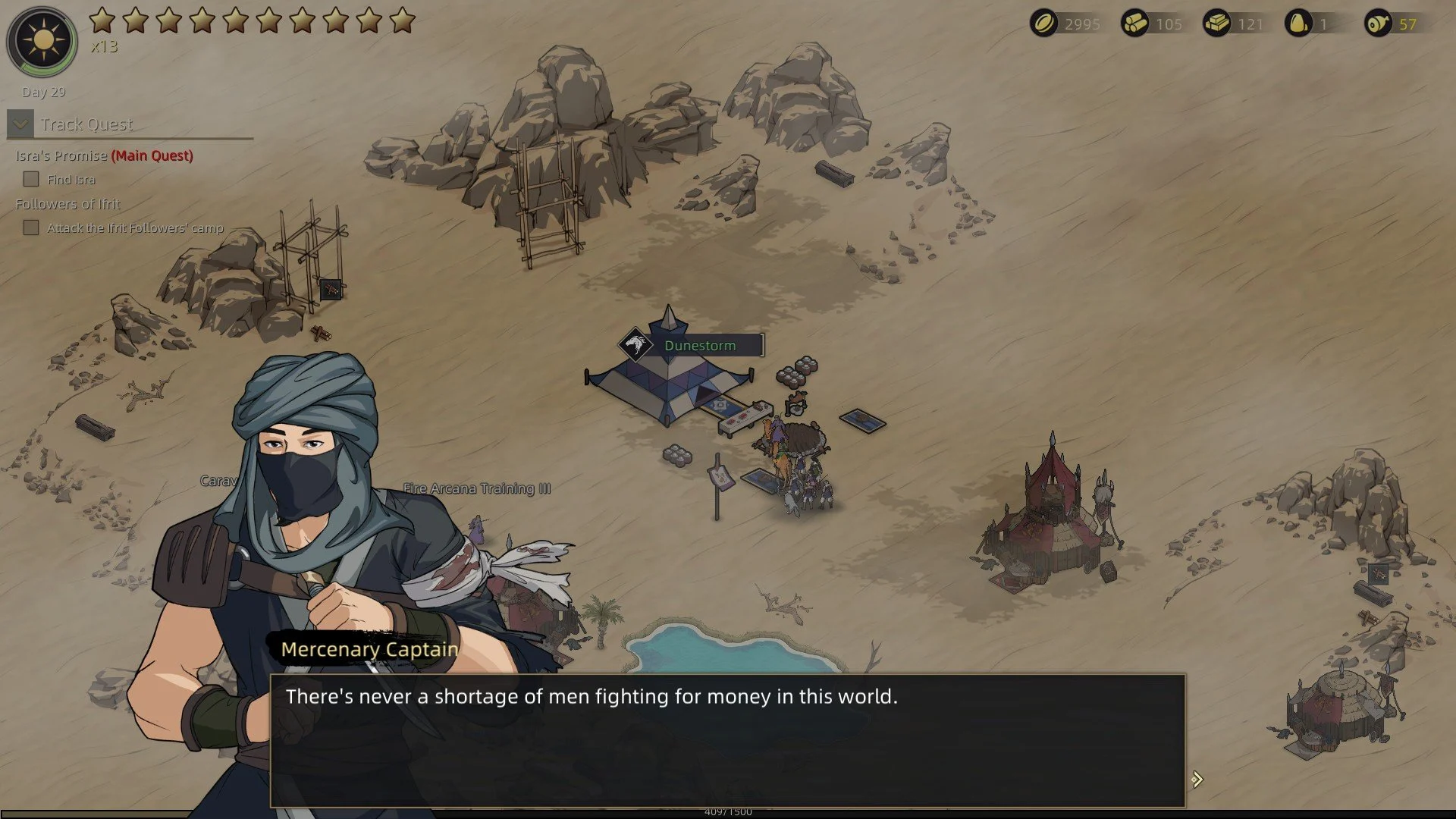Advance dialogue with the continue arrow
1456x819 pixels.
pos(1197,780)
